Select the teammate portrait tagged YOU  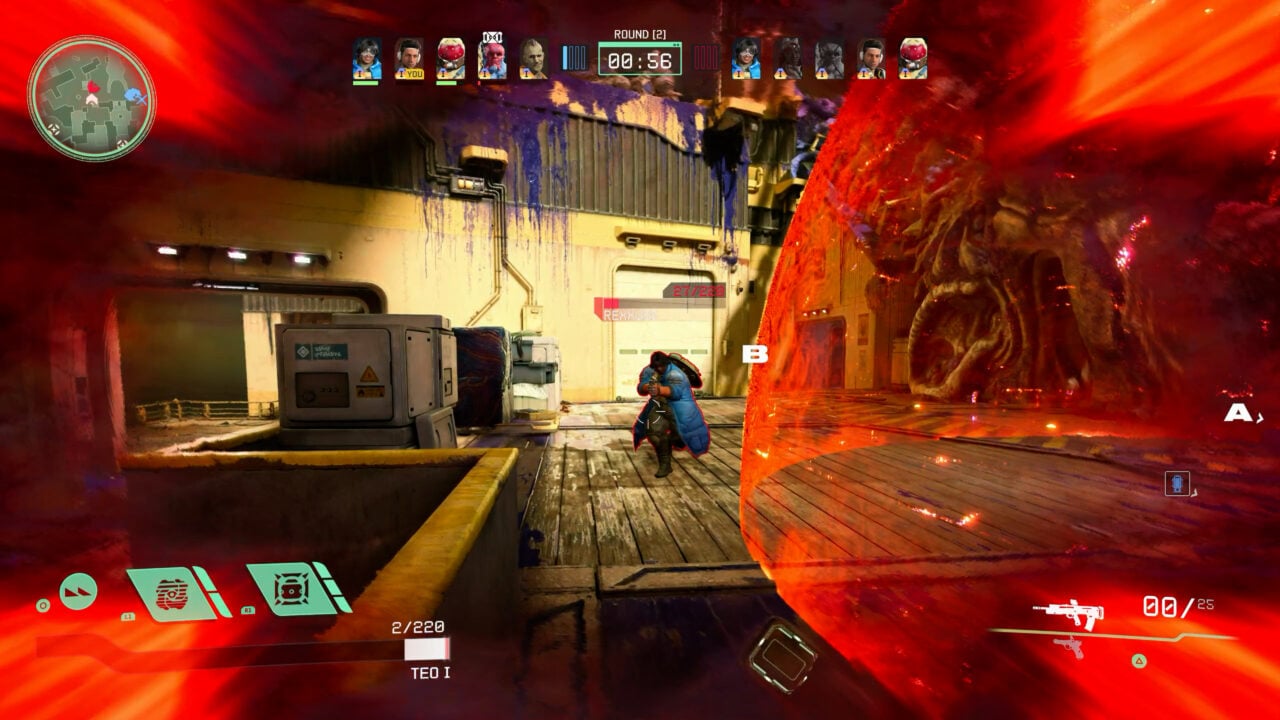point(408,58)
